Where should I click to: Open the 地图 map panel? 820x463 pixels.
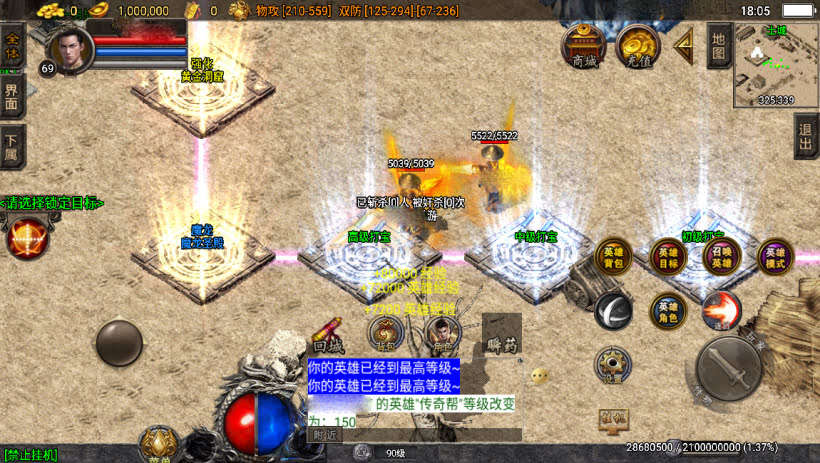[718, 45]
